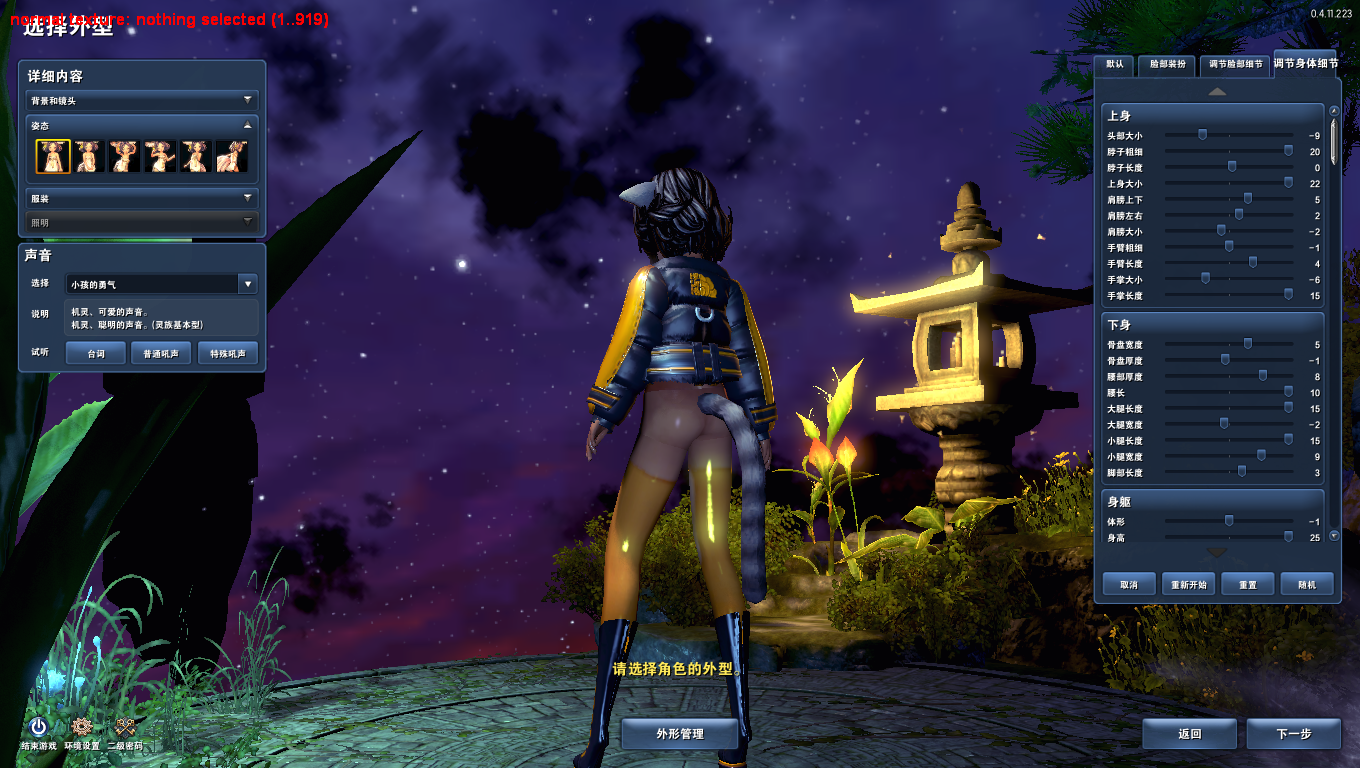Screen dimensions: 1360x768
Task: Switch to the 调节脸部细节 face detail tab
Action: (x=1235, y=65)
